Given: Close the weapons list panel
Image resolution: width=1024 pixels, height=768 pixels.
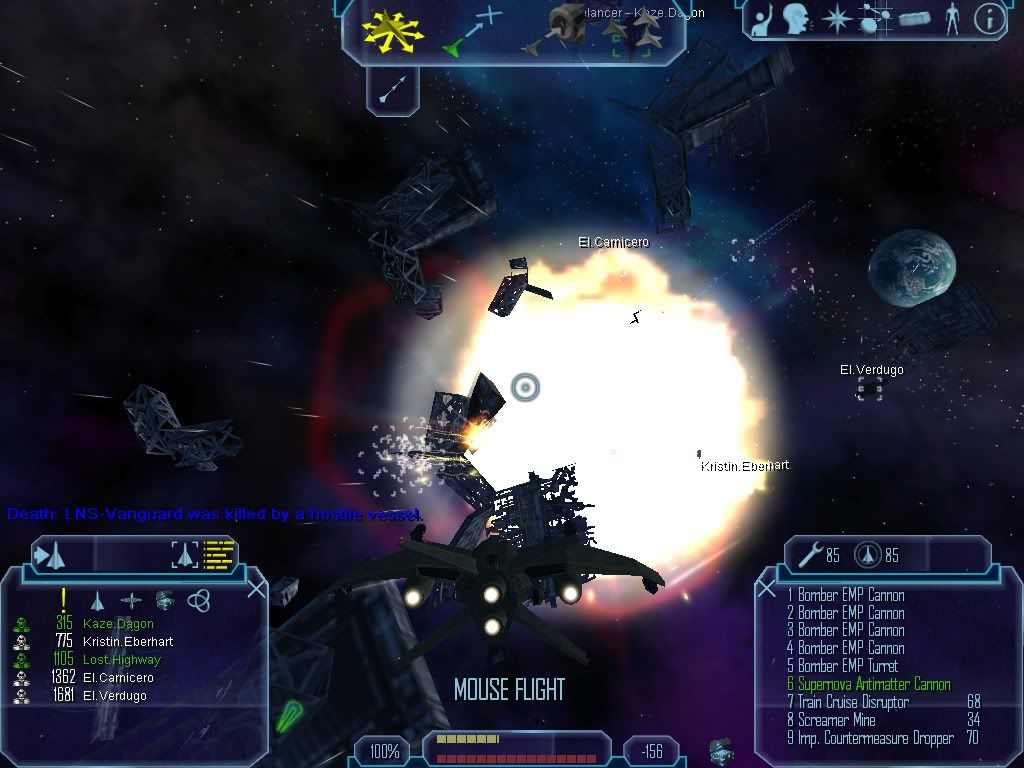Looking at the screenshot, I should pyautogui.click(x=767, y=590).
